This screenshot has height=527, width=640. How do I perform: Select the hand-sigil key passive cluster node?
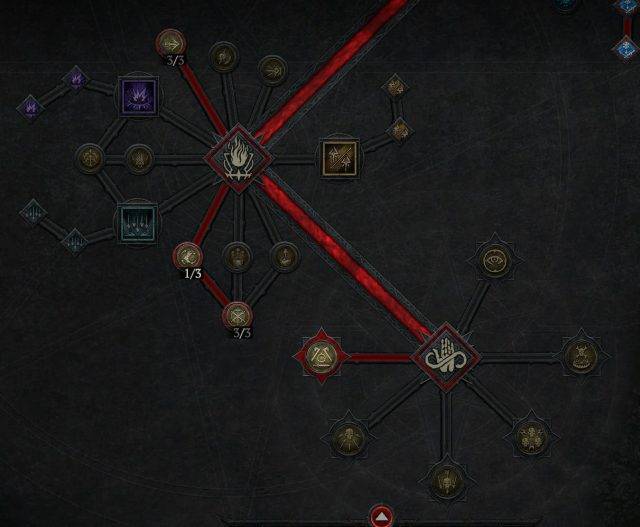(x=443, y=357)
